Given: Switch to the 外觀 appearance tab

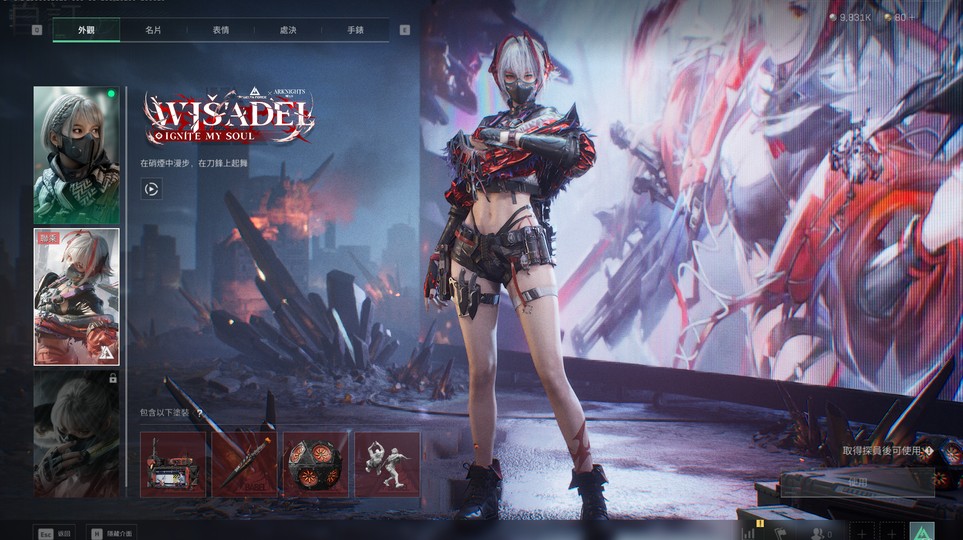Looking at the screenshot, I should point(86,30).
